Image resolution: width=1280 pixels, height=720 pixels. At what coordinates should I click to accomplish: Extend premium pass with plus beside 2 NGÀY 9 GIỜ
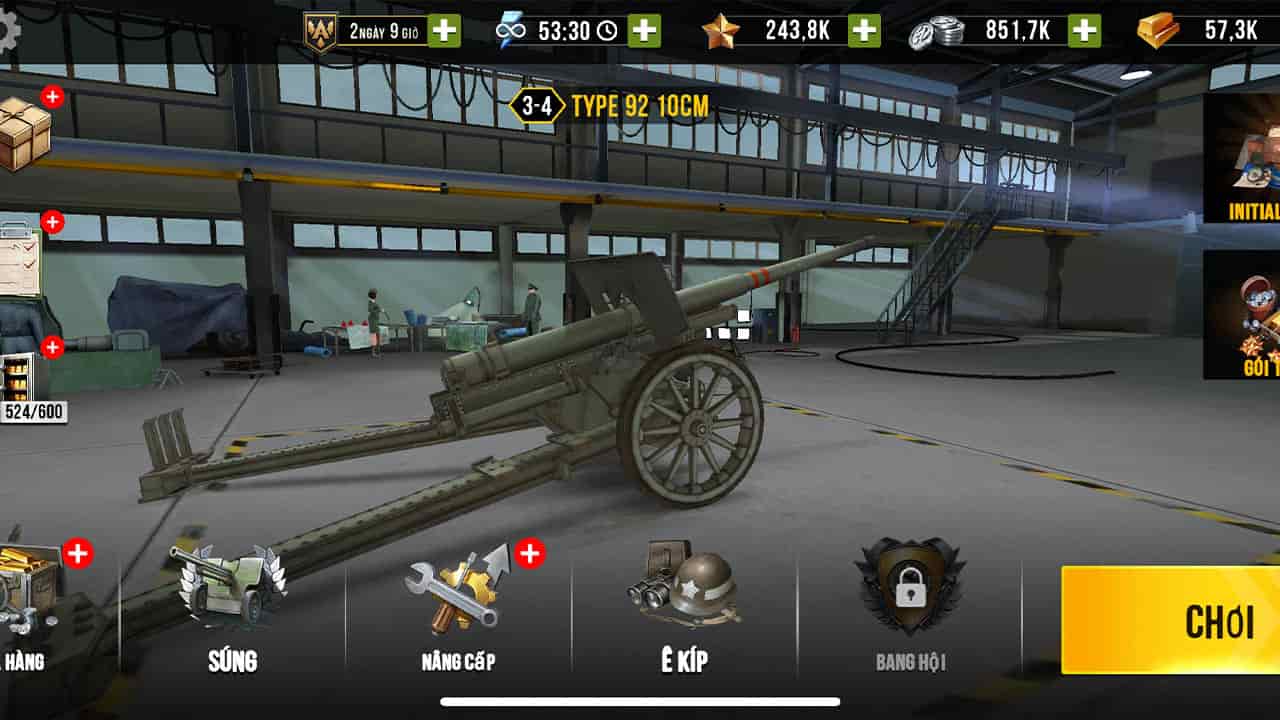click(443, 30)
